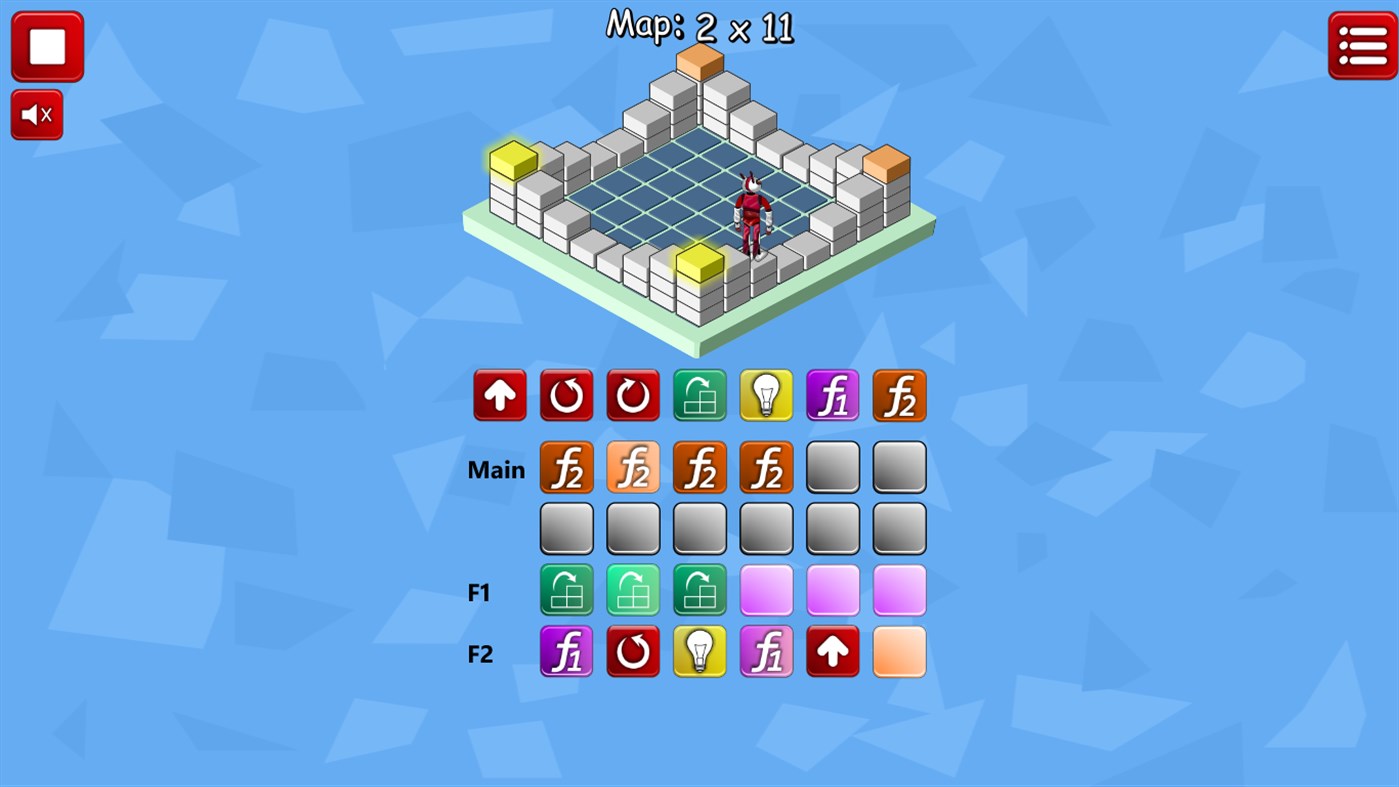Click the empty orange slot in row F2
This screenshot has width=1399, height=787.
pos(899,651)
